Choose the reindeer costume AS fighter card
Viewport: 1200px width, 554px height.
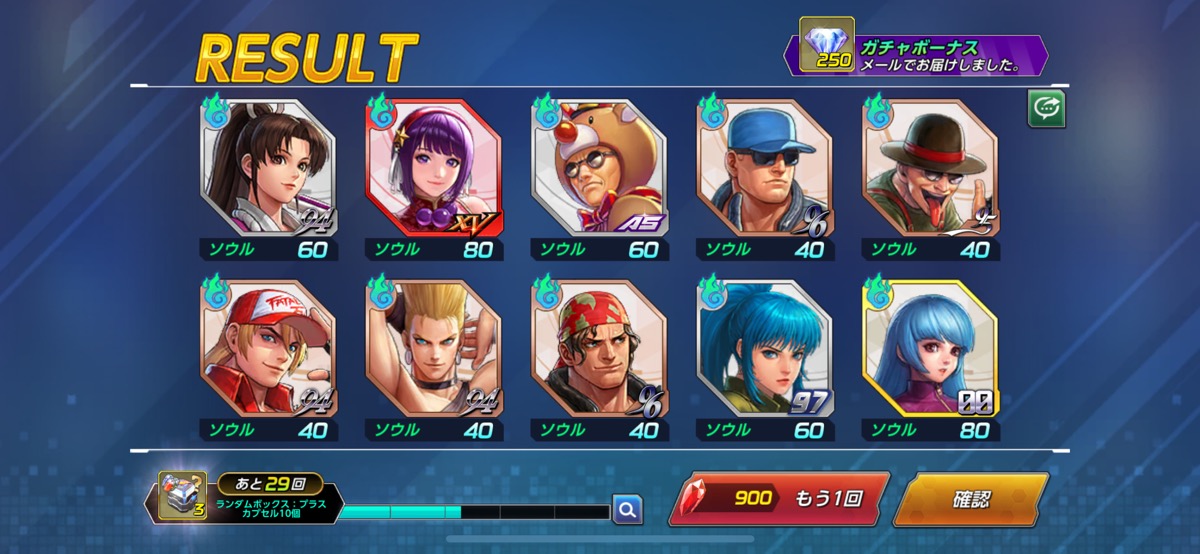(599, 167)
